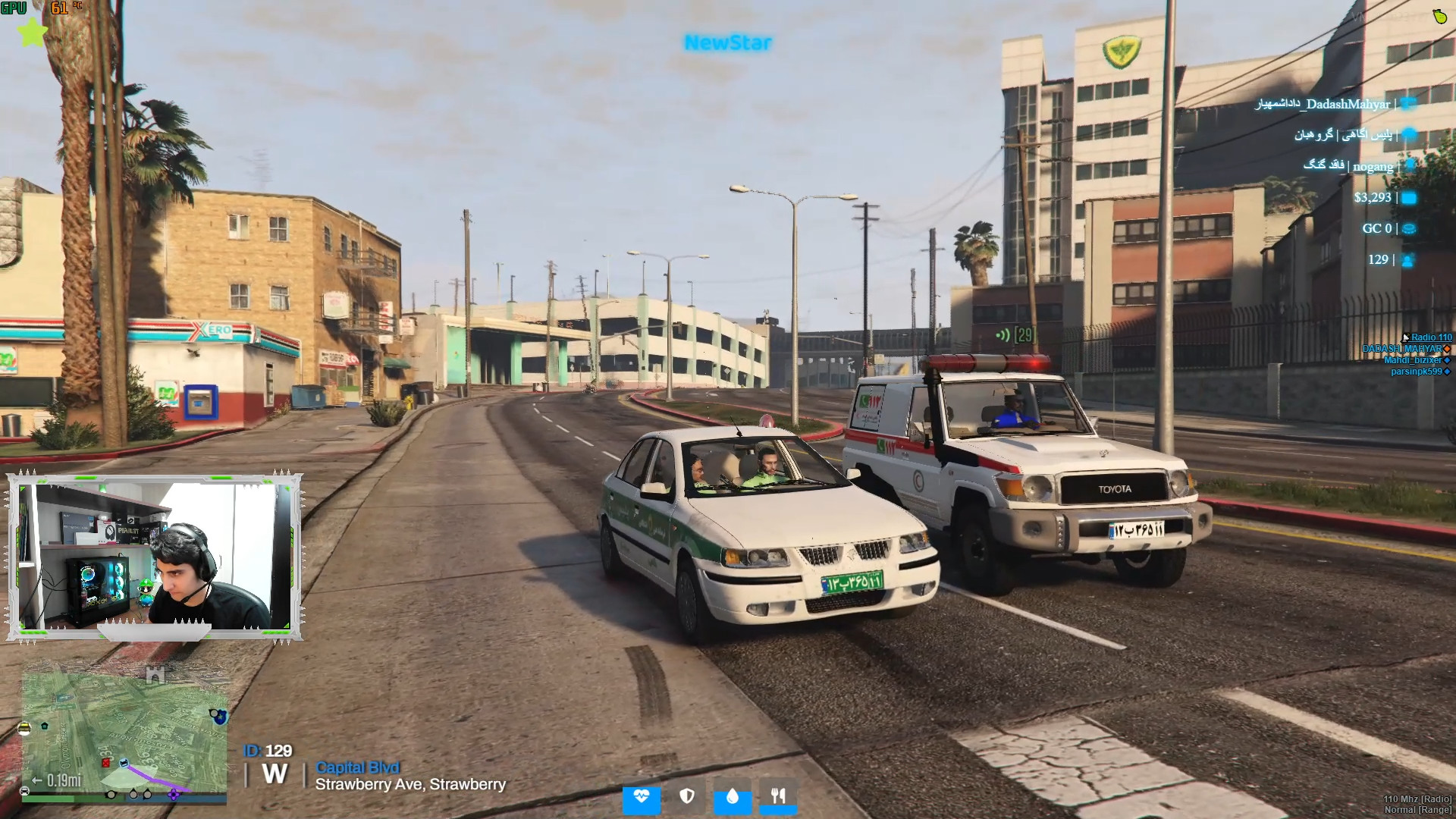Click the police badge marker on minimap
1456x819 pixels.
click(x=219, y=715)
